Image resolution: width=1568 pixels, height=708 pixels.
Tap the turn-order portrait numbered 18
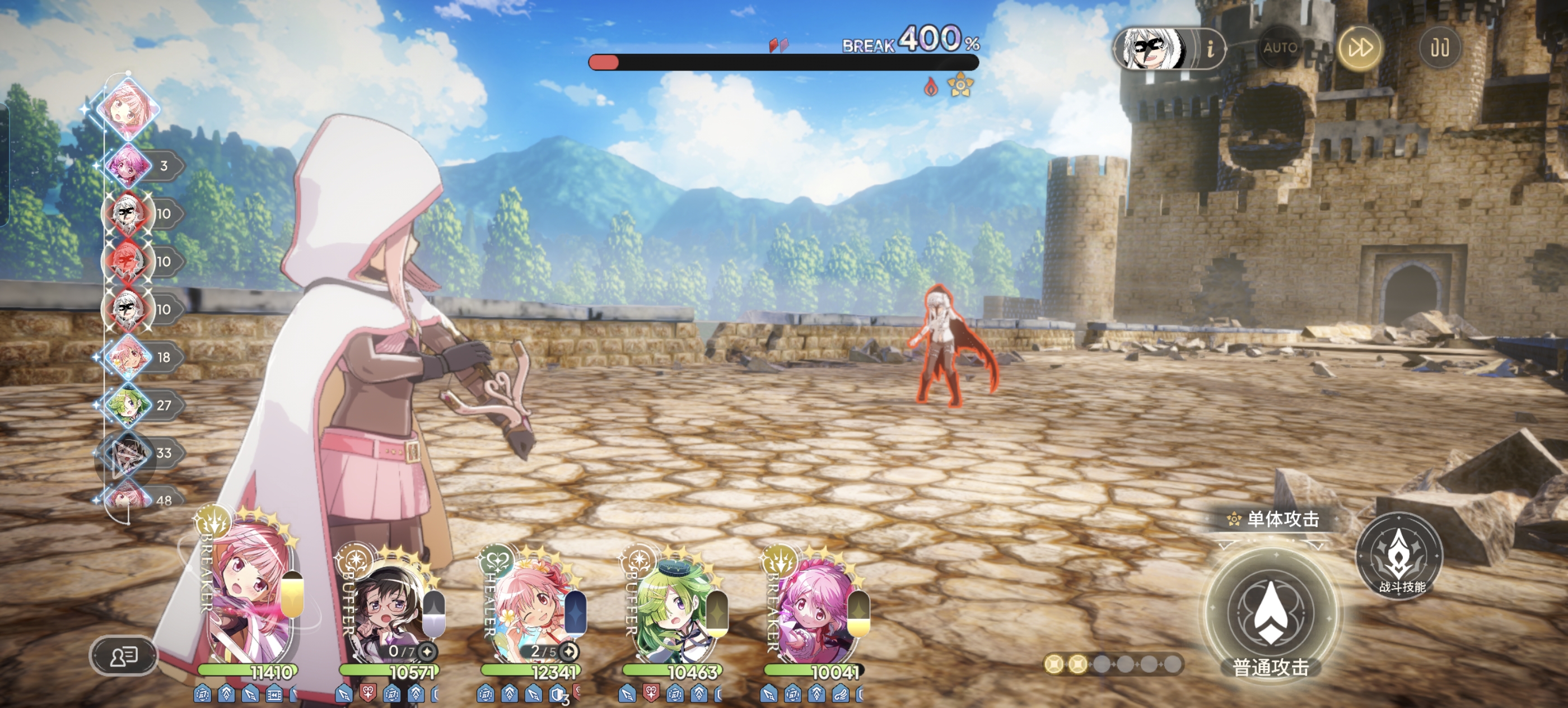(x=128, y=357)
